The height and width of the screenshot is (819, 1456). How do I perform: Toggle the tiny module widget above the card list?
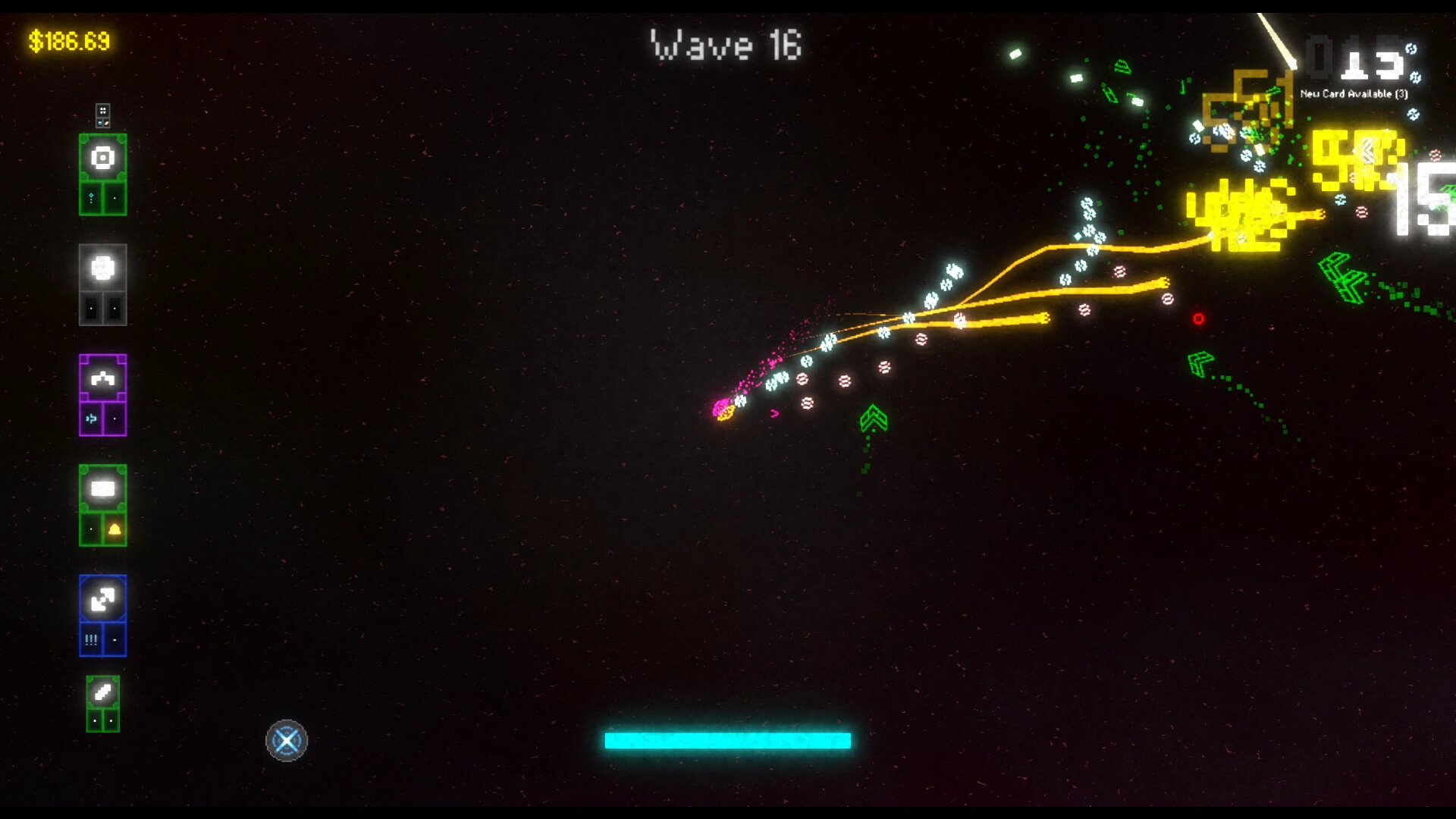(102, 114)
